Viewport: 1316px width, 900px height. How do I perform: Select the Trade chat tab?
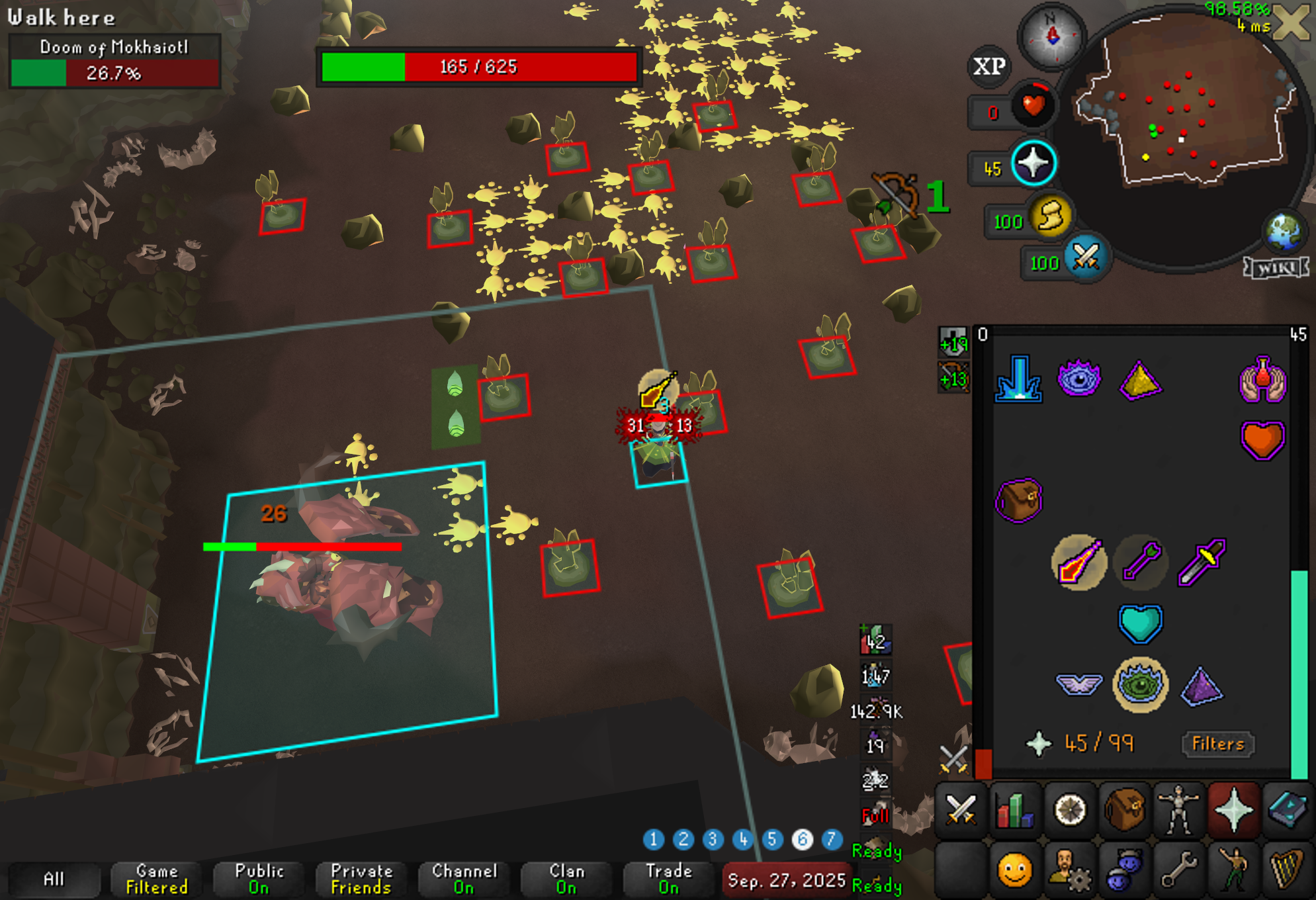669,879
